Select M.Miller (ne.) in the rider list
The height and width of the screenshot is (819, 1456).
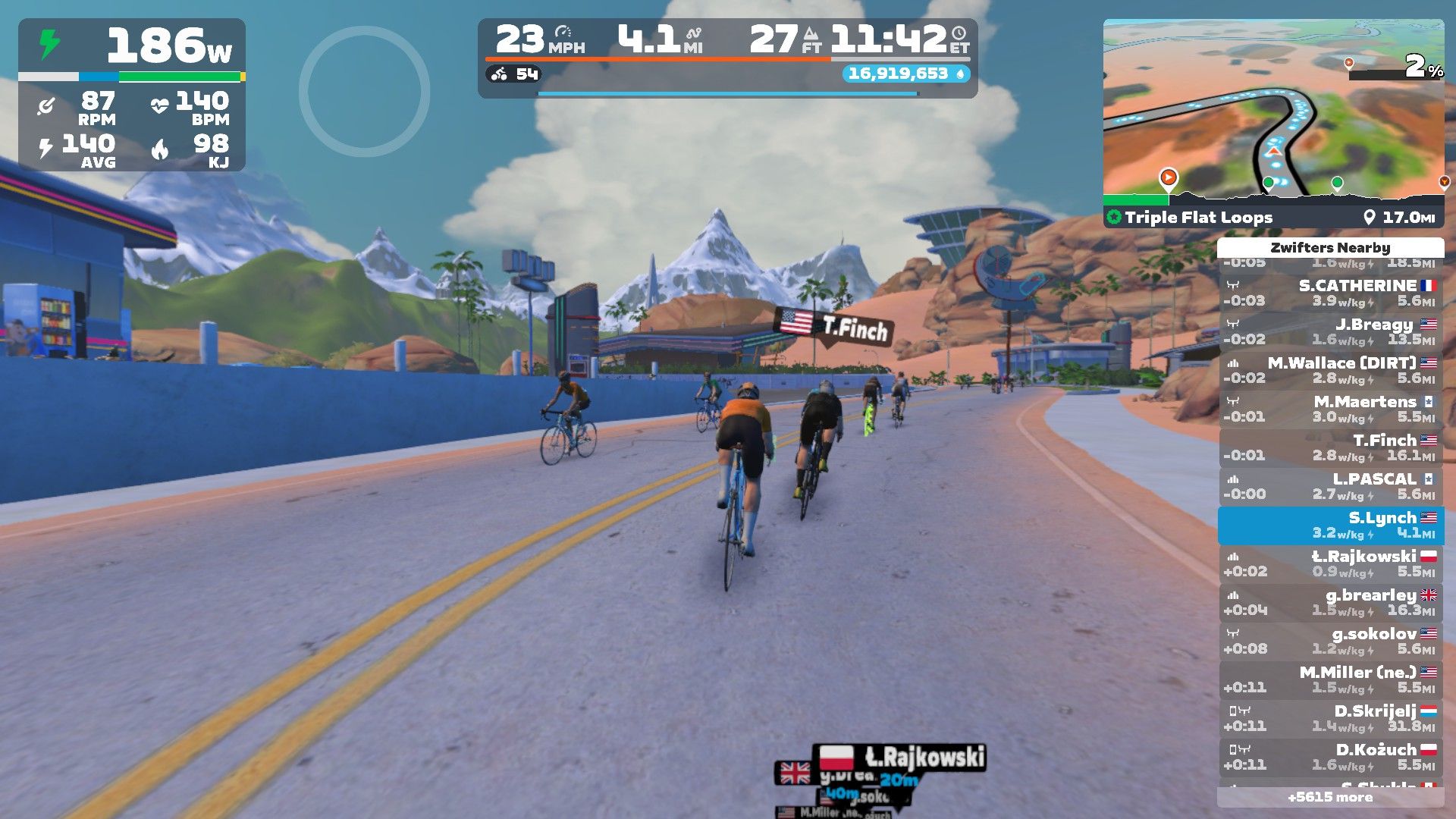tap(1330, 679)
